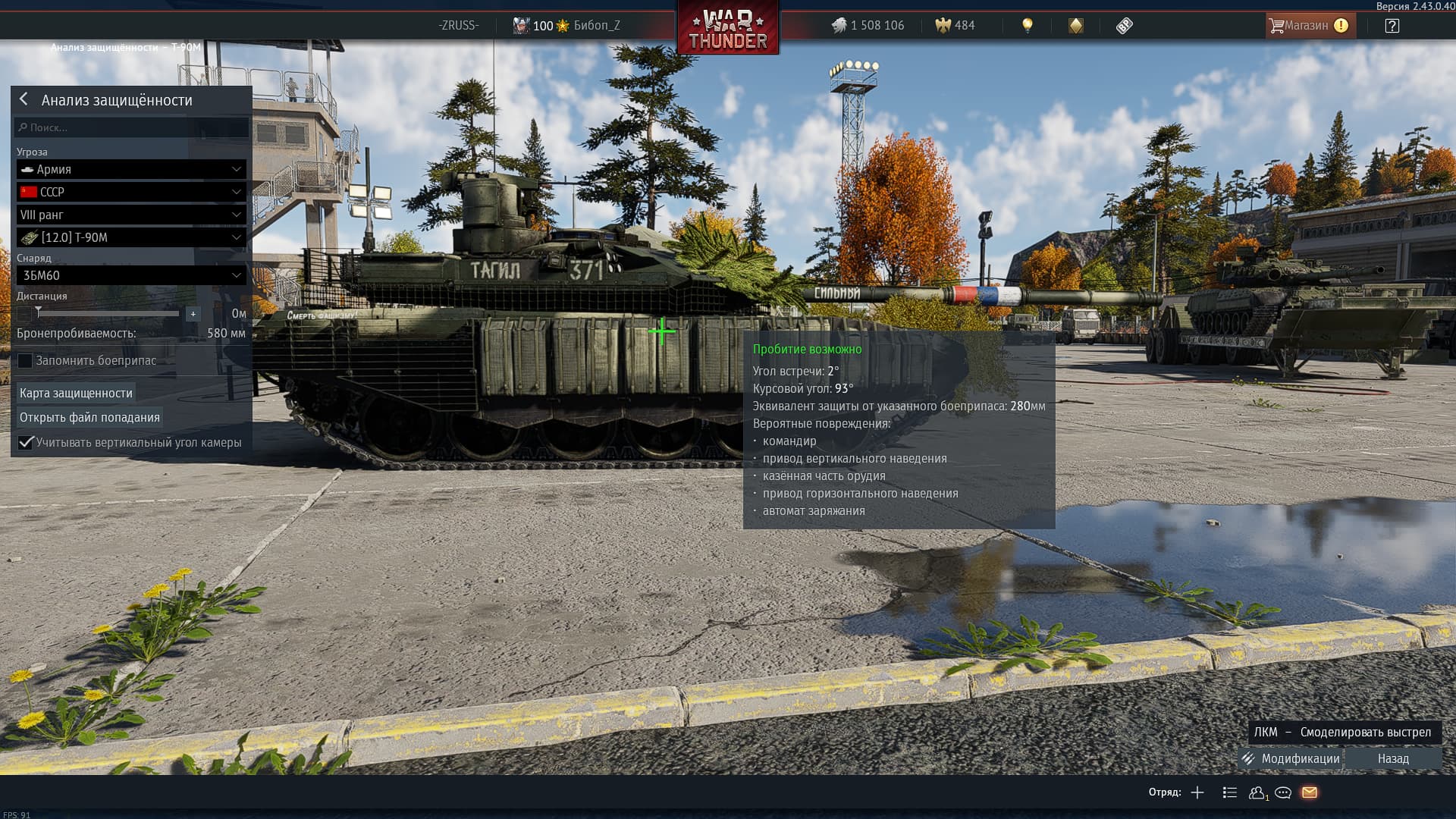Open the СССР nation dropdown
Screen dimensions: 1456x819
[x=131, y=192]
